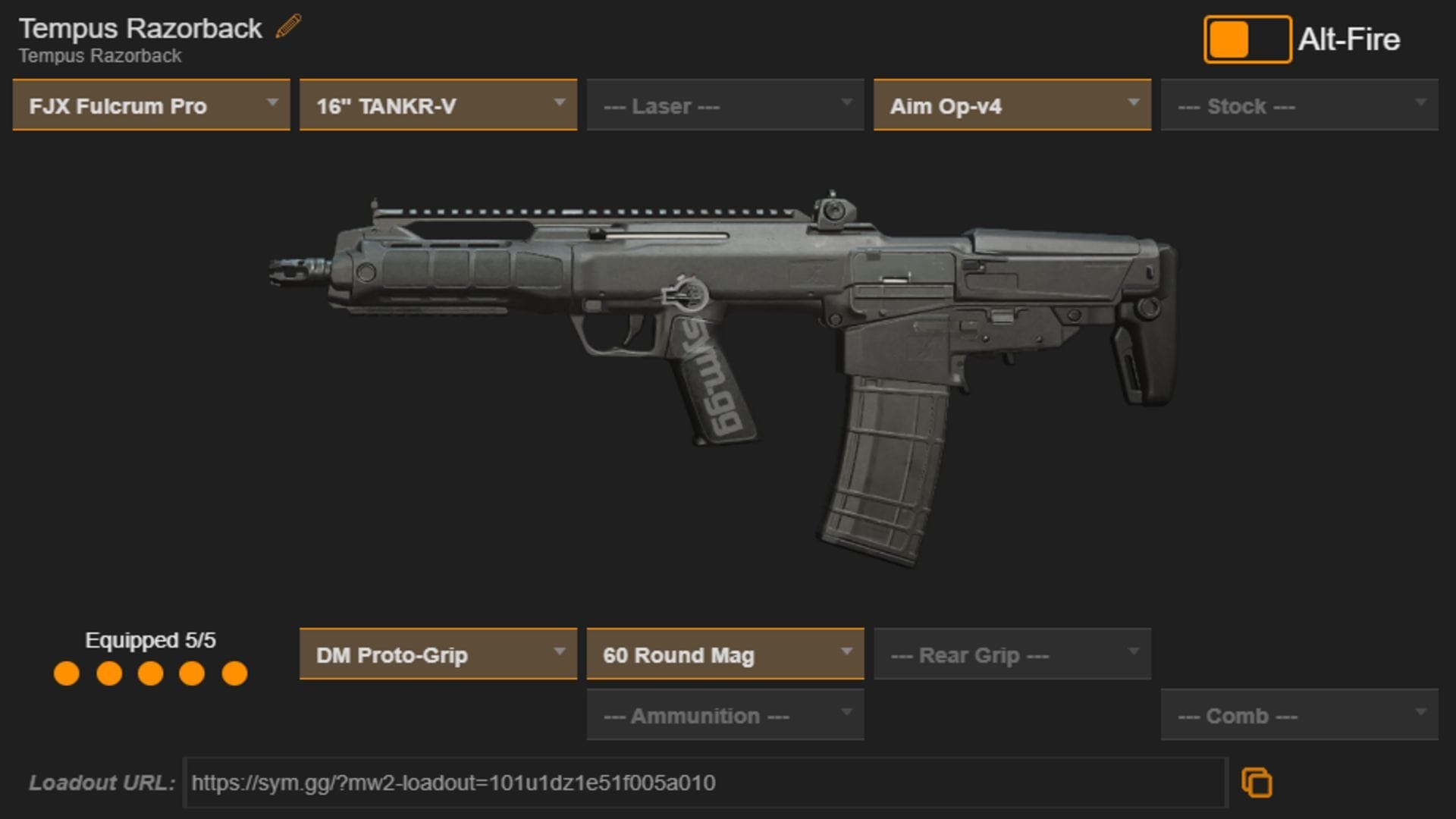Click the last equipped attachment dot
The image size is (1456, 819).
coord(234,672)
